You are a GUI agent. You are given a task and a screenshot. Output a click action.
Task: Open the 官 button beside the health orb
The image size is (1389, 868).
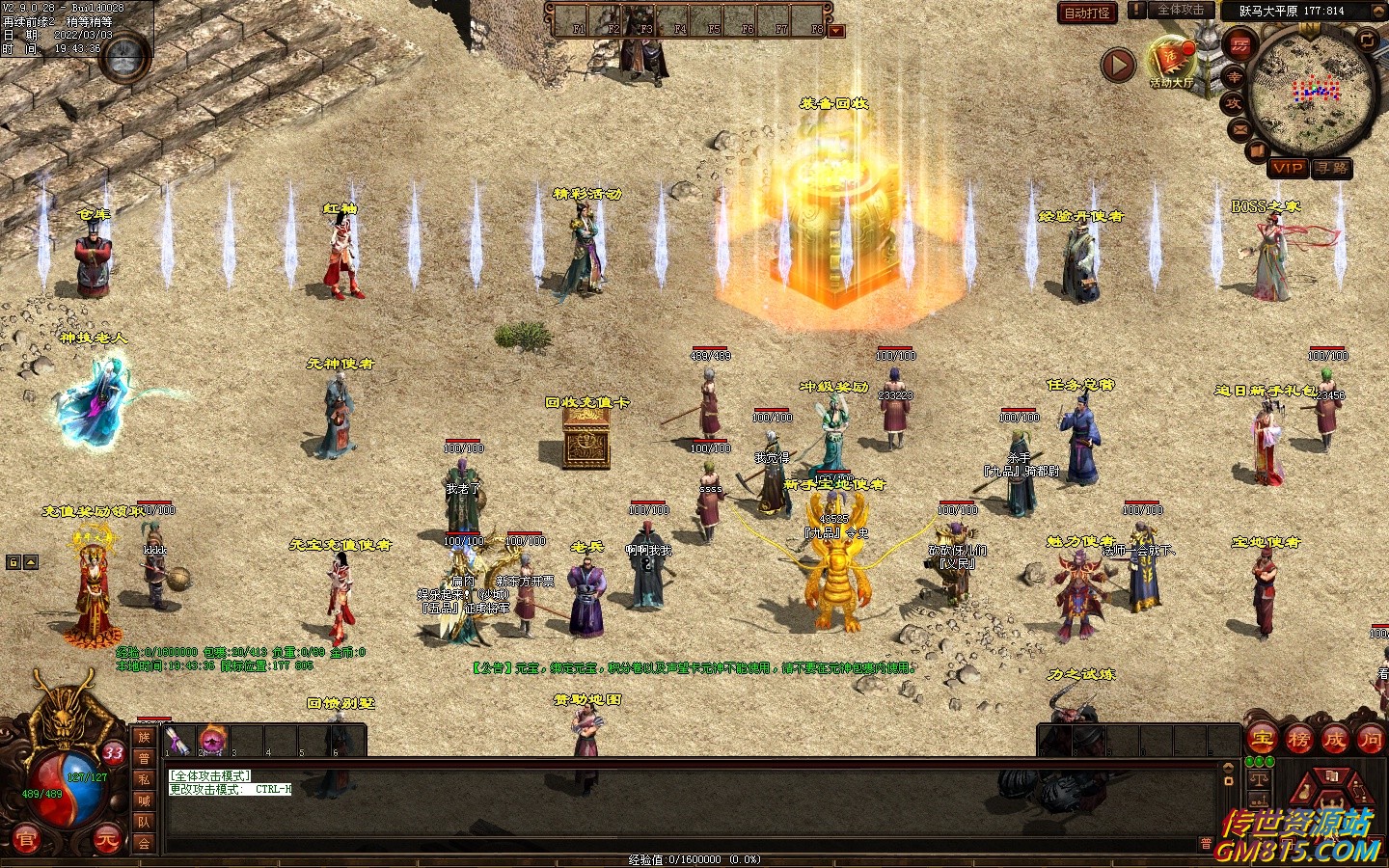[25, 840]
